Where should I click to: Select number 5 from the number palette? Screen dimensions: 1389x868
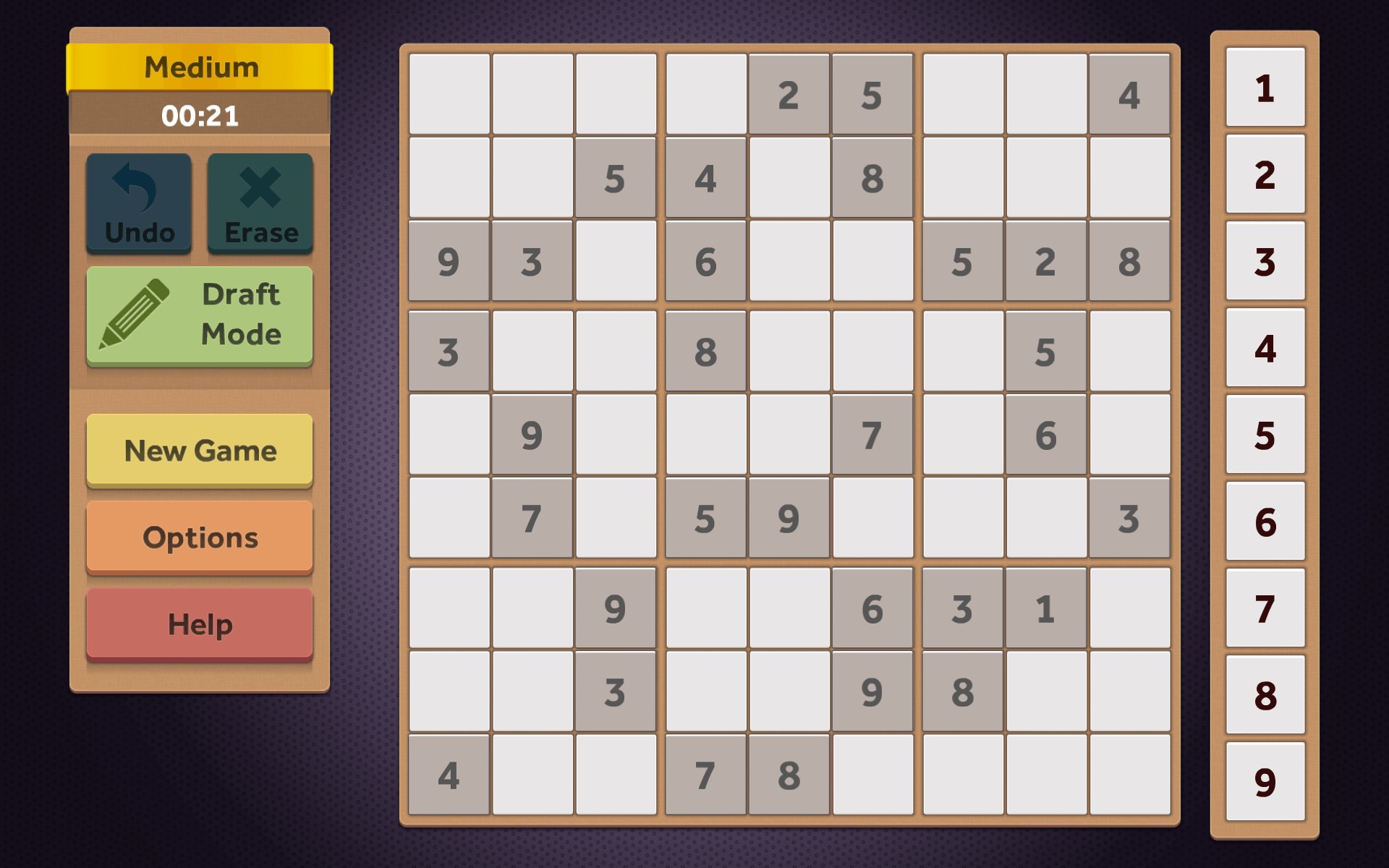1265,434
